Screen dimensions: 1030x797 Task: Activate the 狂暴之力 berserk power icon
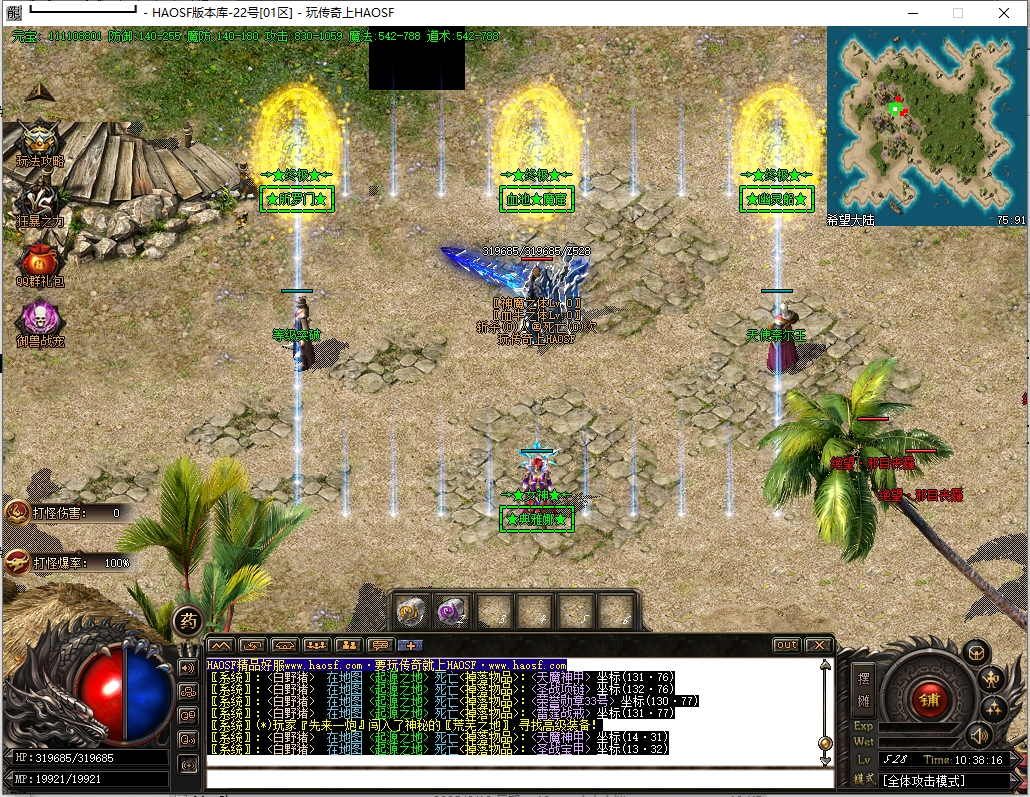(x=40, y=203)
